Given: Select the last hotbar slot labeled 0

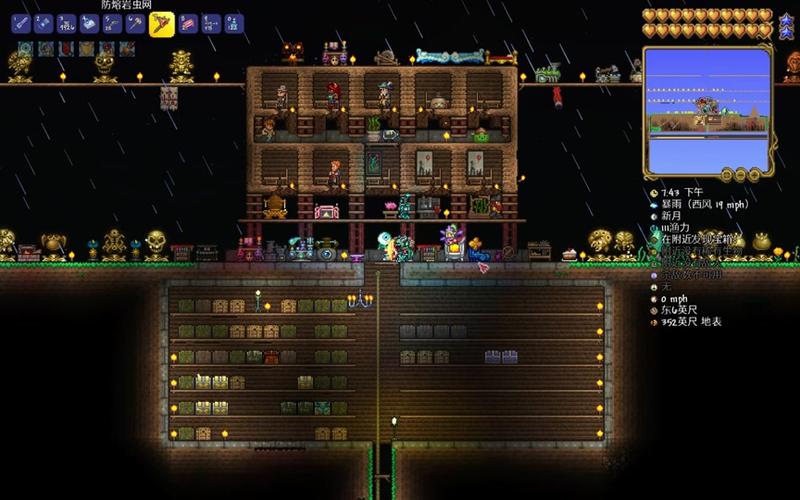Looking at the screenshot, I should click(x=234, y=23).
